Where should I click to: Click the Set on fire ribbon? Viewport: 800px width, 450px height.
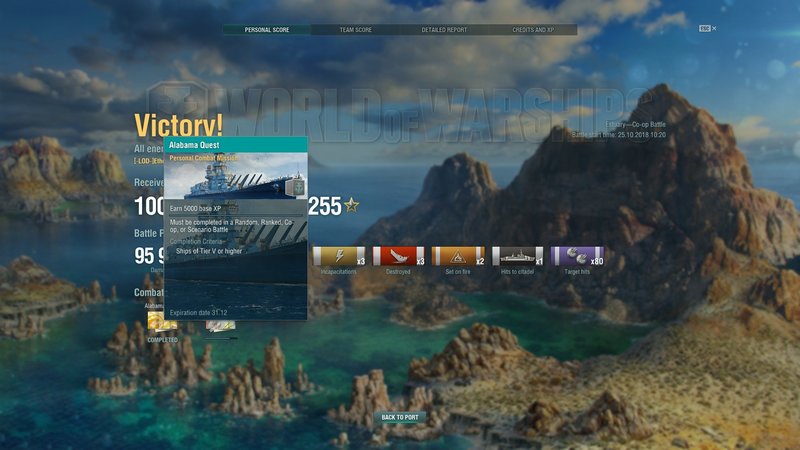(458, 256)
